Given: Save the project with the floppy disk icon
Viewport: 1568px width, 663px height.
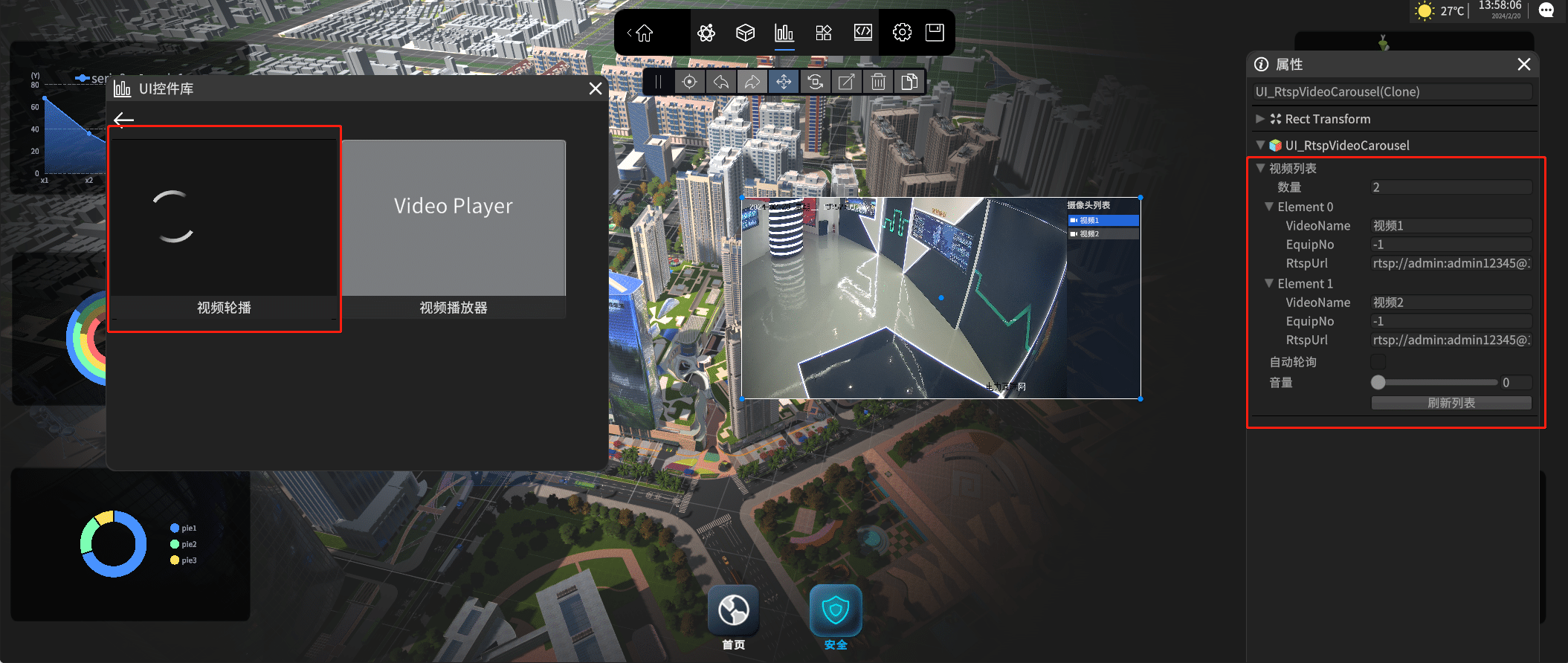Looking at the screenshot, I should [935, 33].
